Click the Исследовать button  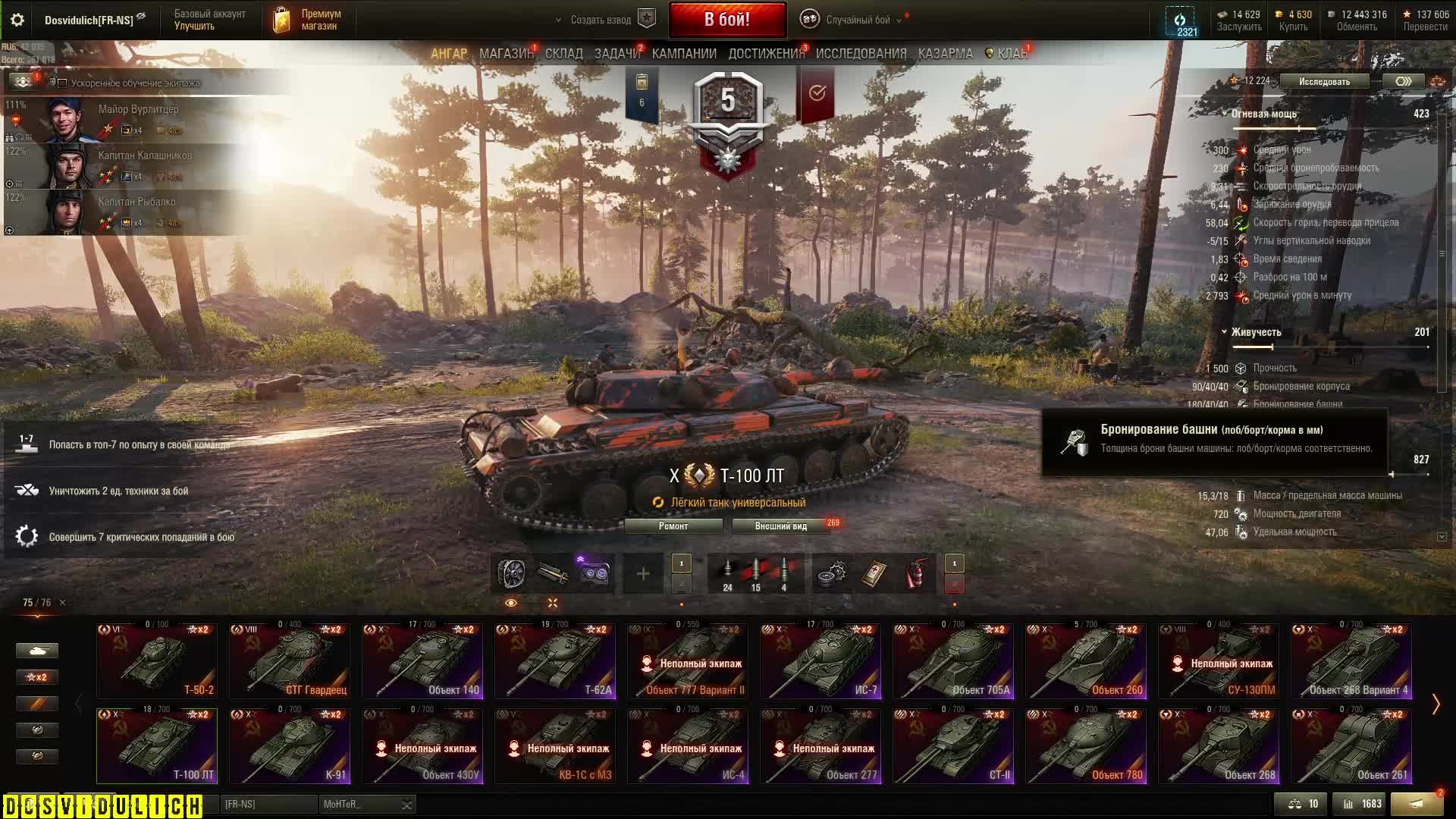[1324, 82]
